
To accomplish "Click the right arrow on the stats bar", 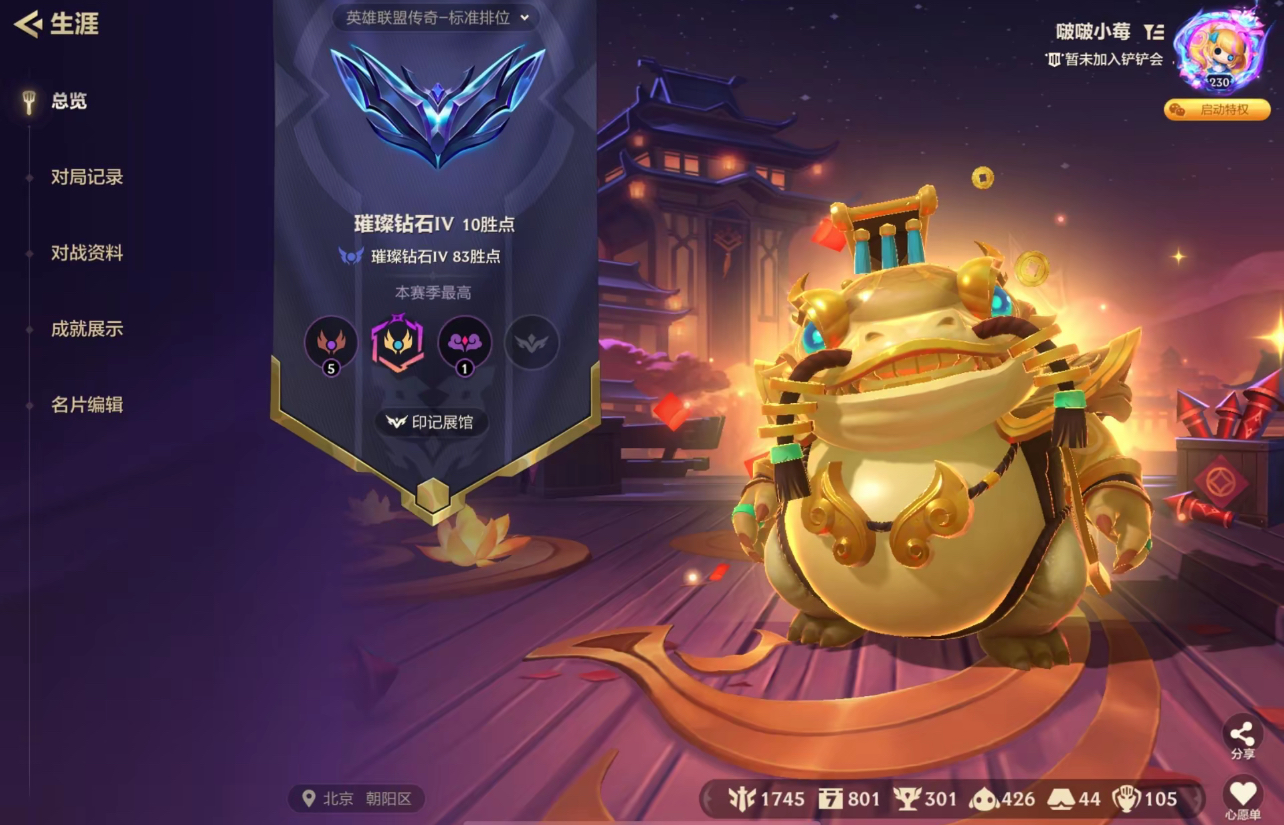I will 1191,798.
